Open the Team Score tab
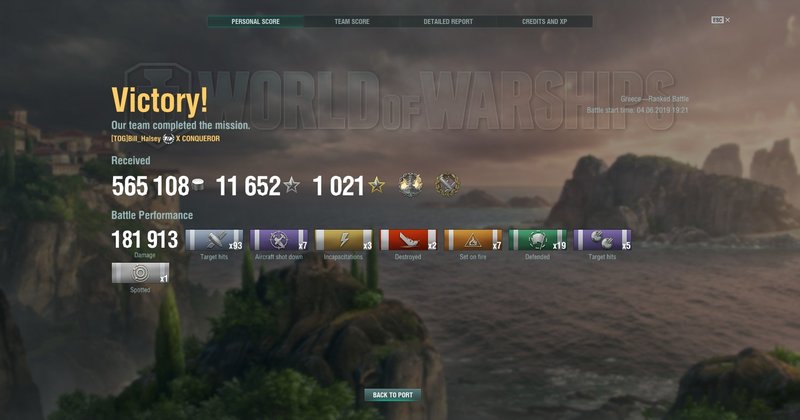Image resolution: width=800 pixels, height=420 pixels. tap(352, 21)
